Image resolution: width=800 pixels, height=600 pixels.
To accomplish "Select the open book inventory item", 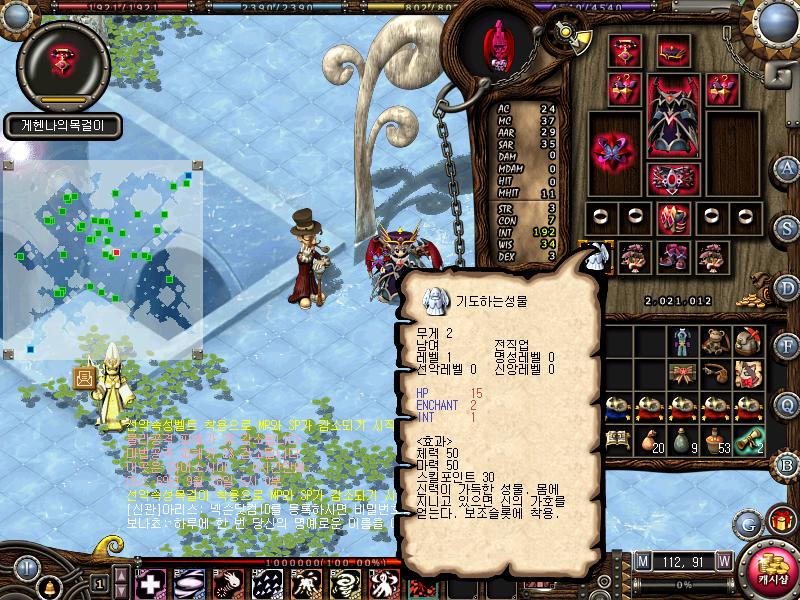I will (x=617, y=439).
